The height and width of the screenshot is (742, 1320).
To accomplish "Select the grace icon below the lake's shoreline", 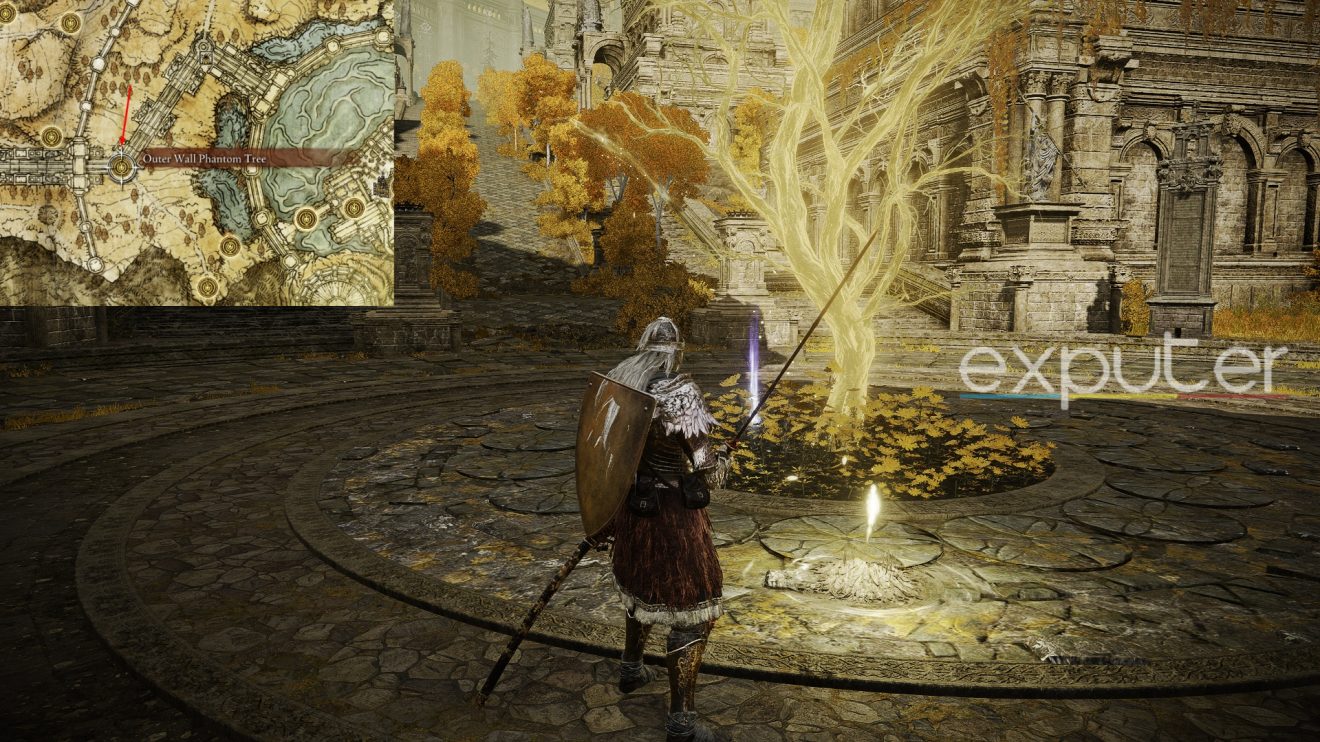I will pyautogui.click(x=229, y=246).
